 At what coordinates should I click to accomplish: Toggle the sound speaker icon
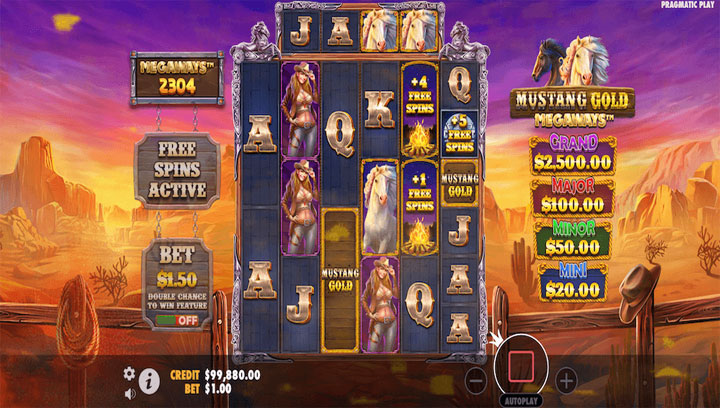(x=130, y=393)
